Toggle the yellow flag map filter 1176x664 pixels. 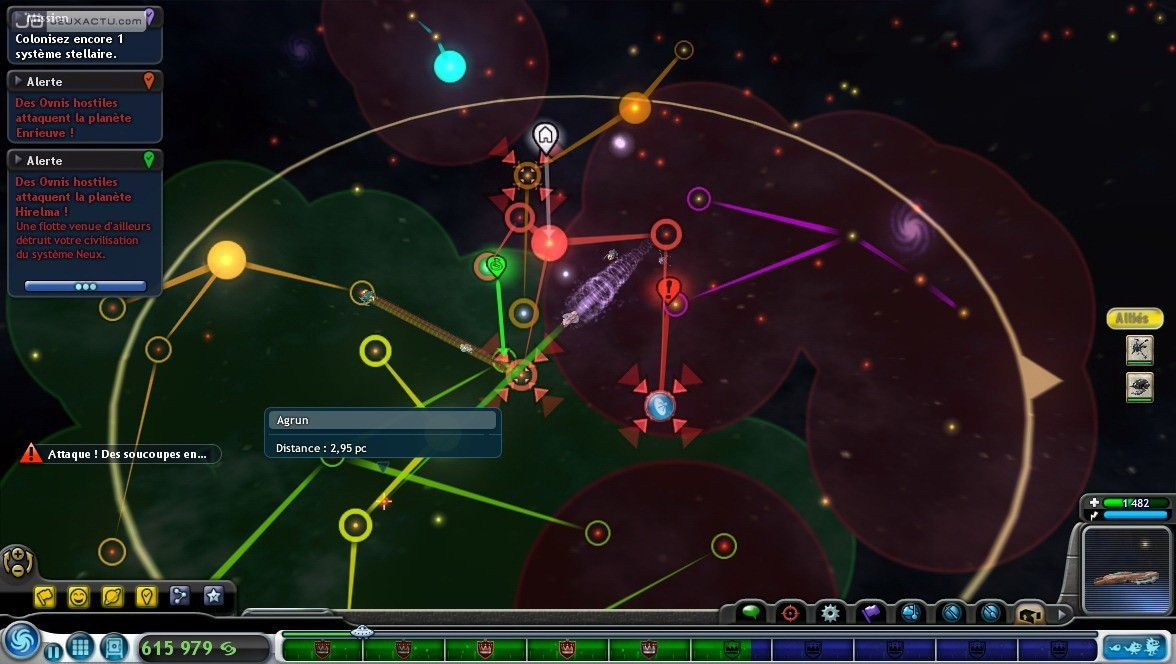click(45, 597)
